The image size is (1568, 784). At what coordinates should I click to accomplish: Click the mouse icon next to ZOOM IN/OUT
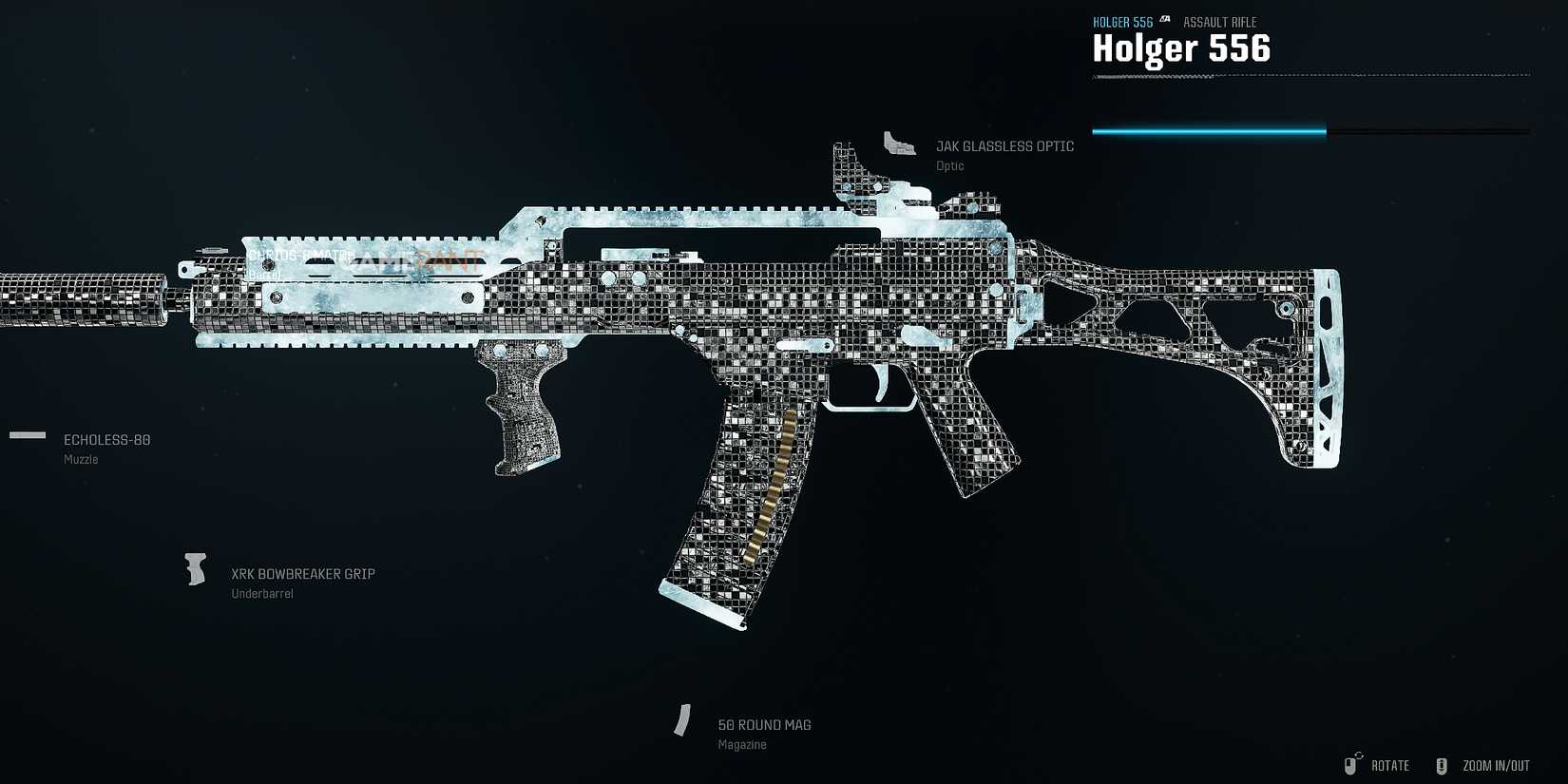1441,764
